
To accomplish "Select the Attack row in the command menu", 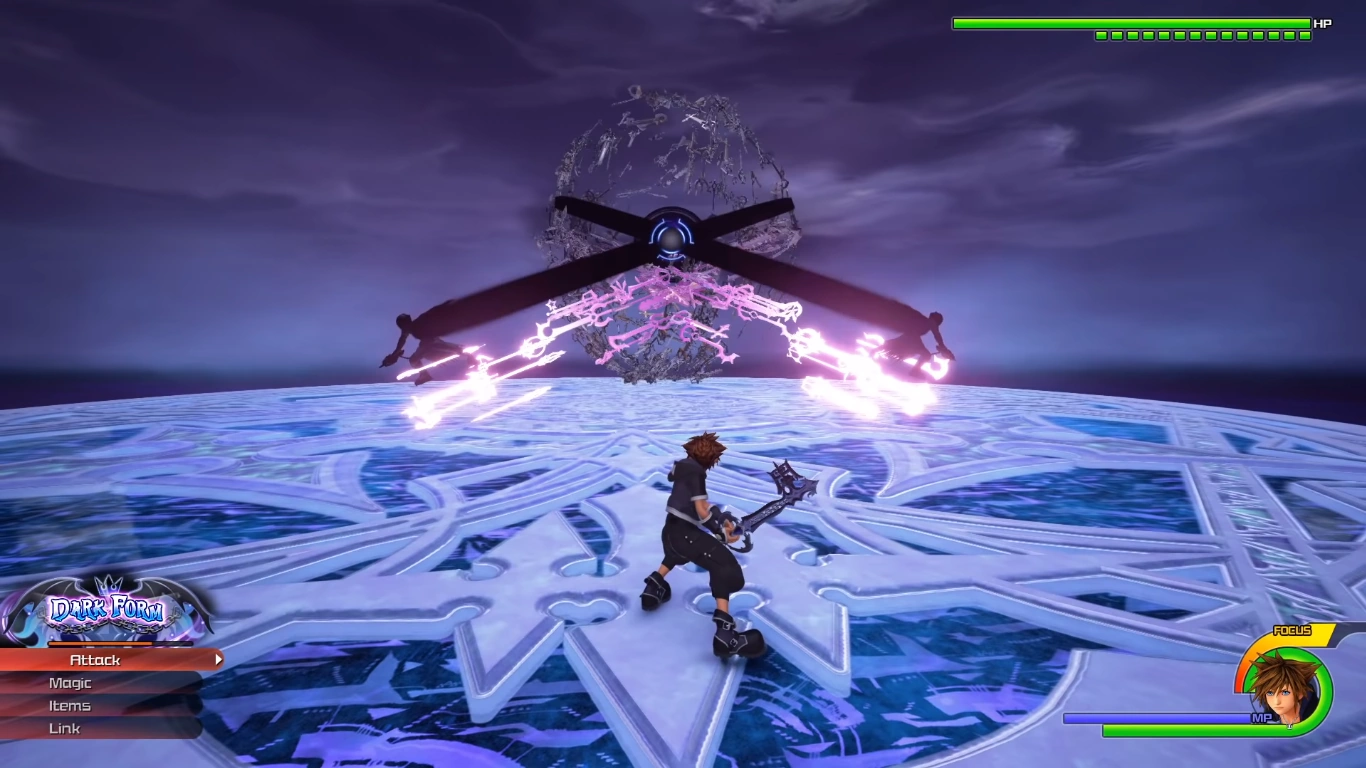I will [94, 660].
